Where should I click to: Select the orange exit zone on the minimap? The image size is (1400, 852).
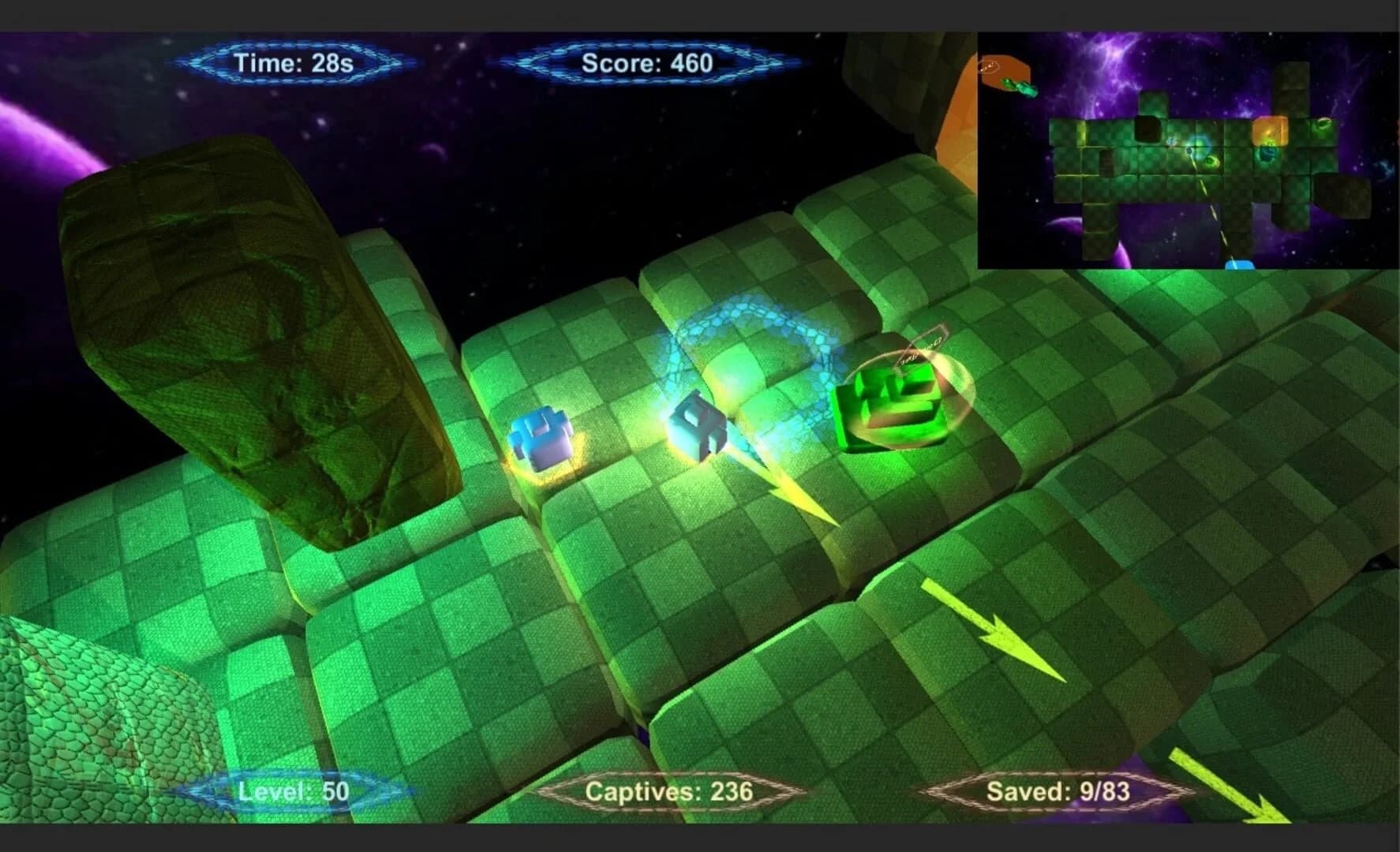point(1004,67)
